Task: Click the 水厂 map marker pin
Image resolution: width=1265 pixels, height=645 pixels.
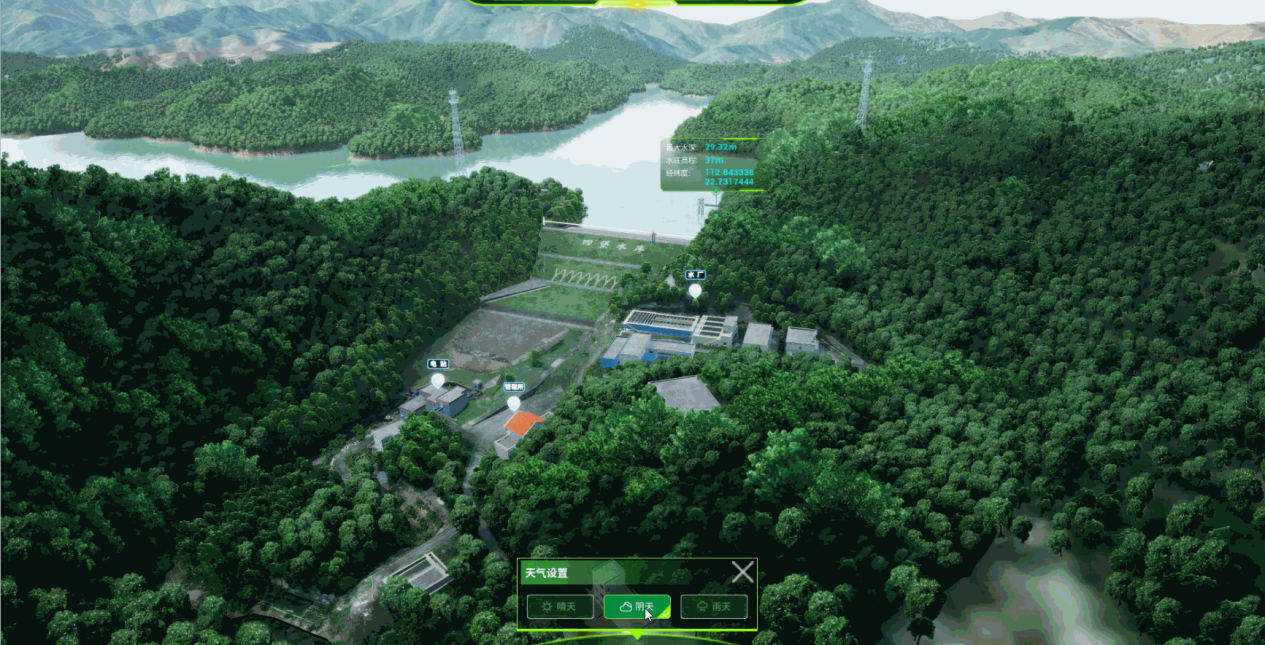Action: click(x=695, y=290)
